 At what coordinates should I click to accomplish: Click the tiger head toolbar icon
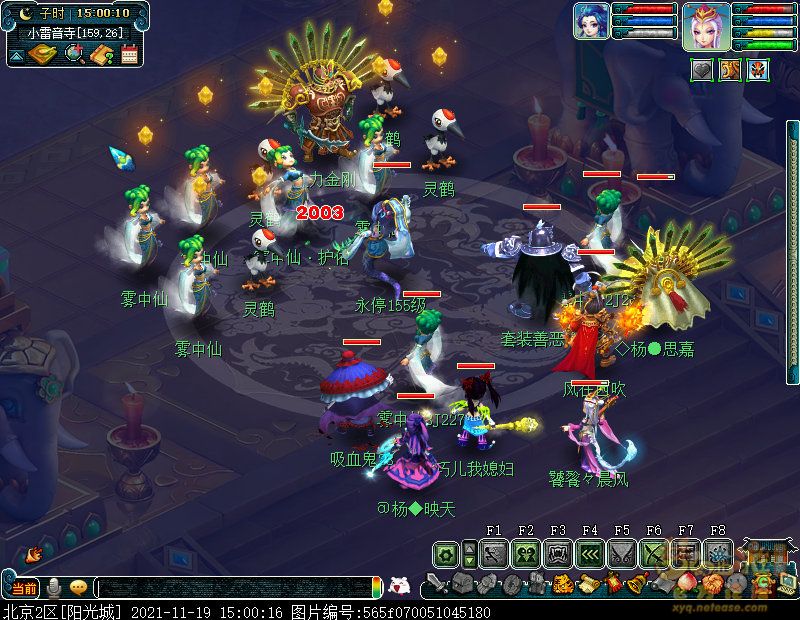tap(563, 584)
